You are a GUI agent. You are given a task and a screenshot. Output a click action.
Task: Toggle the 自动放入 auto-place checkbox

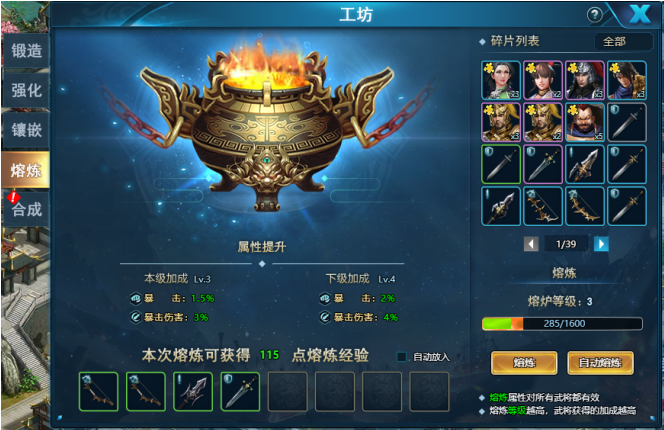(x=403, y=357)
